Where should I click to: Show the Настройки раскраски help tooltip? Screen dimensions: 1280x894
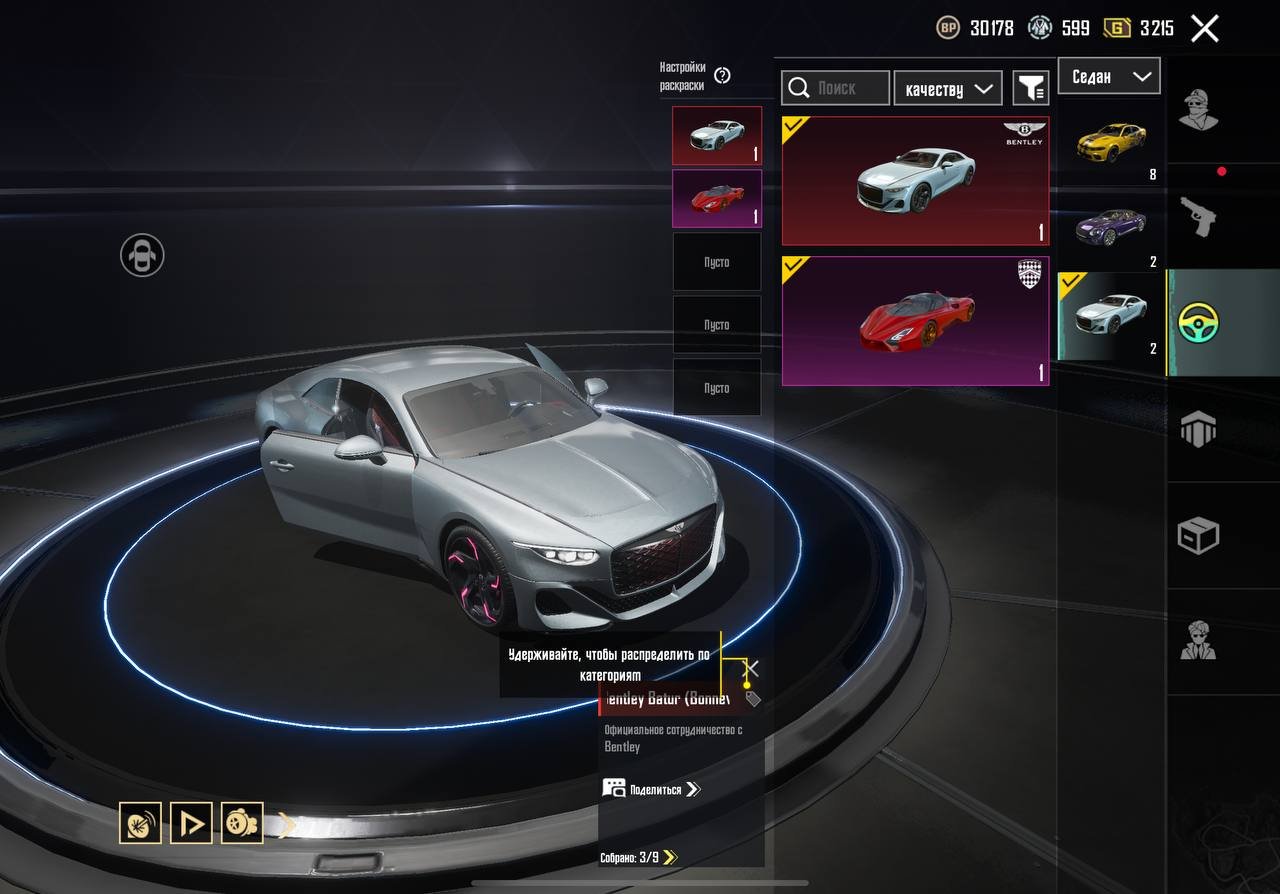(723, 76)
